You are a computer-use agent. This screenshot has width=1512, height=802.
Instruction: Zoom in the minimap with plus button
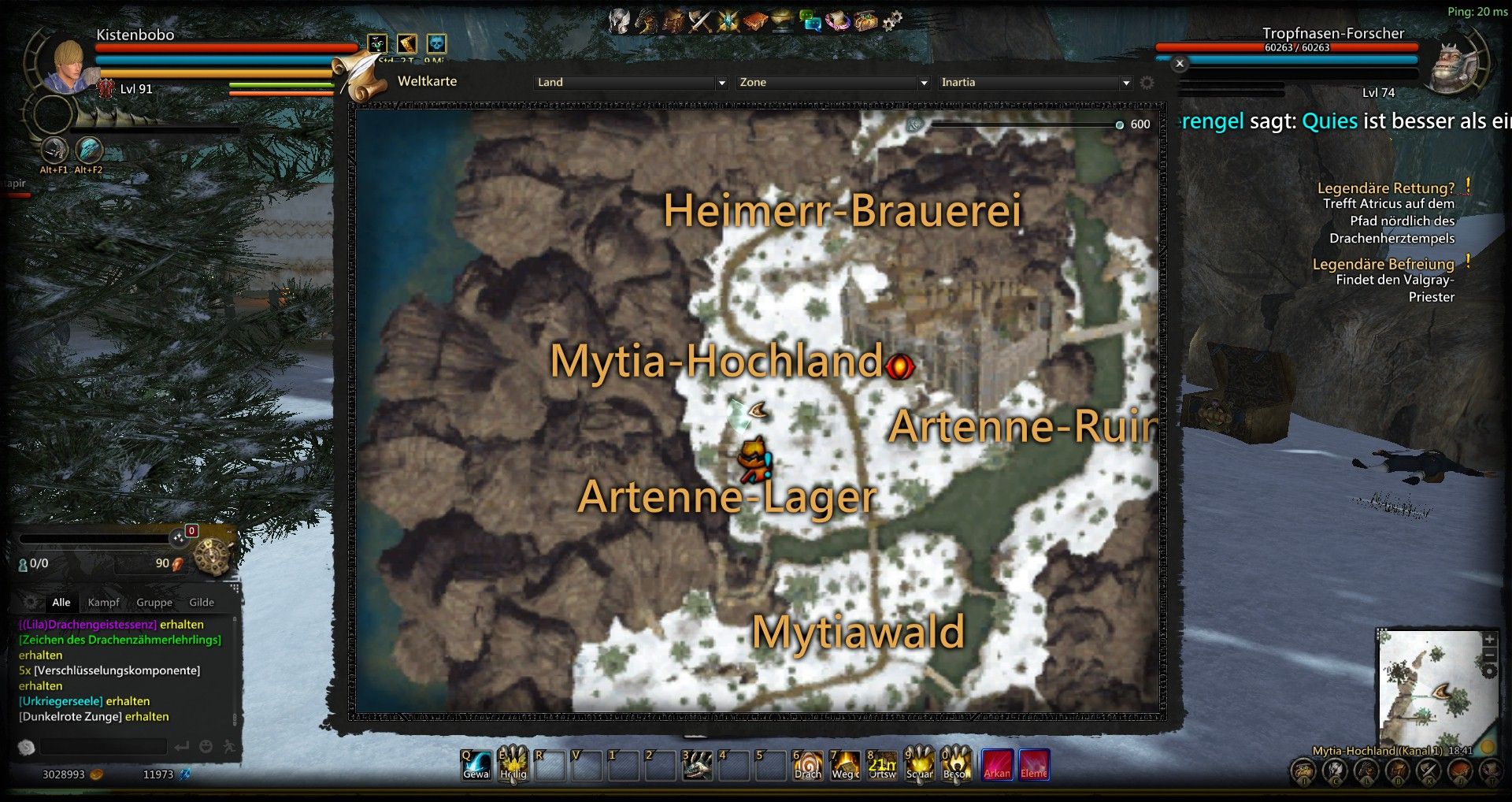pos(1489,639)
